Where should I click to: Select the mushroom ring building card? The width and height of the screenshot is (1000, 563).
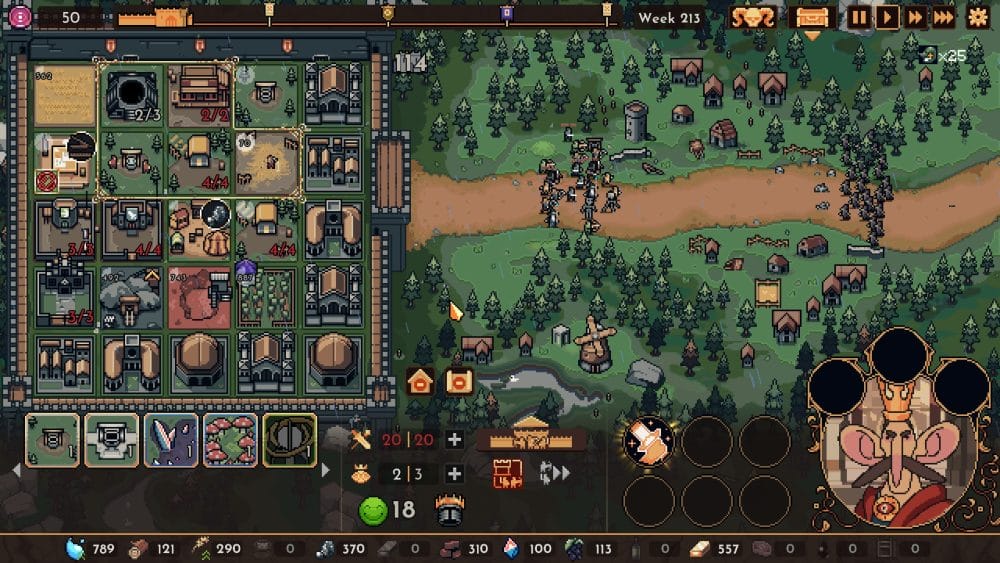(x=230, y=440)
